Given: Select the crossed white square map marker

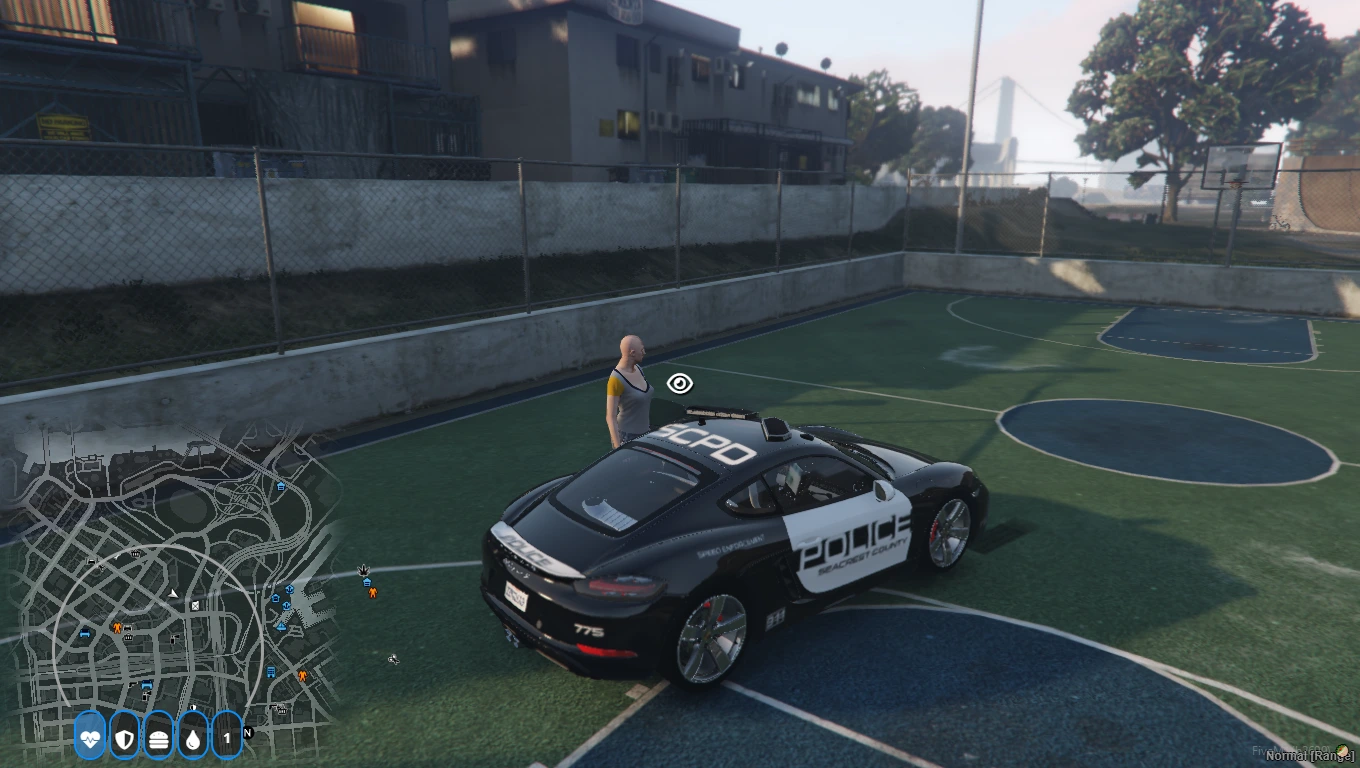Looking at the screenshot, I should pyautogui.click(x=196, y=605).
